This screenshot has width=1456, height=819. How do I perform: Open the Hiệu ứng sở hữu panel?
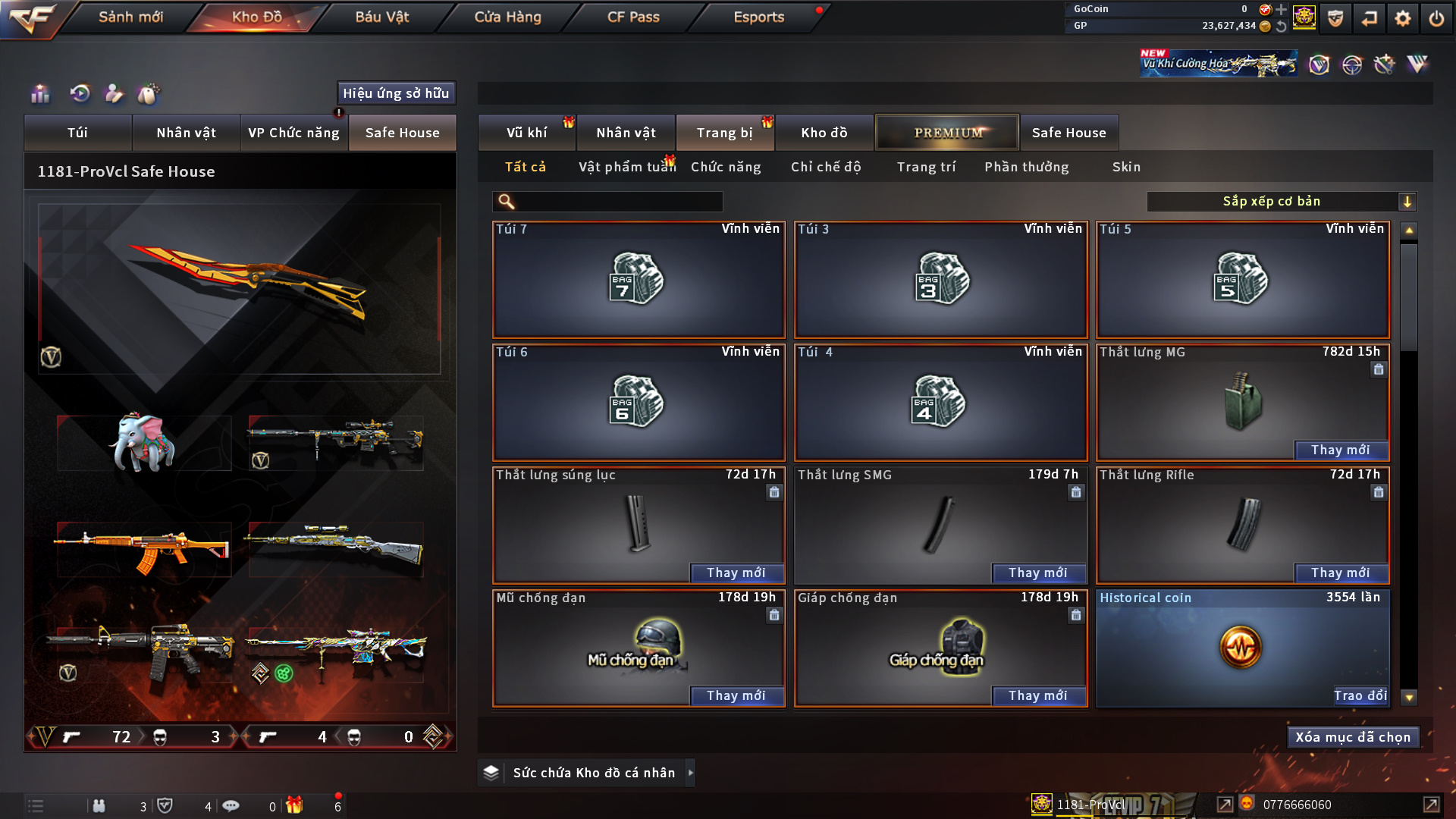pos(396,93)
